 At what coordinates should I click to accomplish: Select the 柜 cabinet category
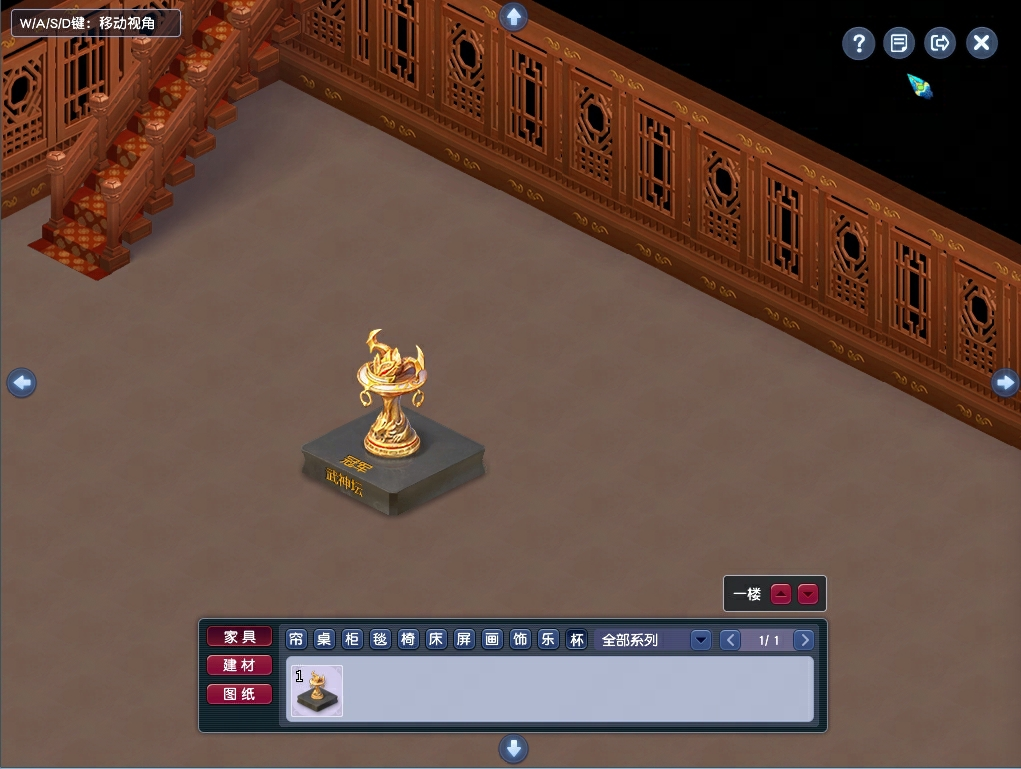(353, 640)
